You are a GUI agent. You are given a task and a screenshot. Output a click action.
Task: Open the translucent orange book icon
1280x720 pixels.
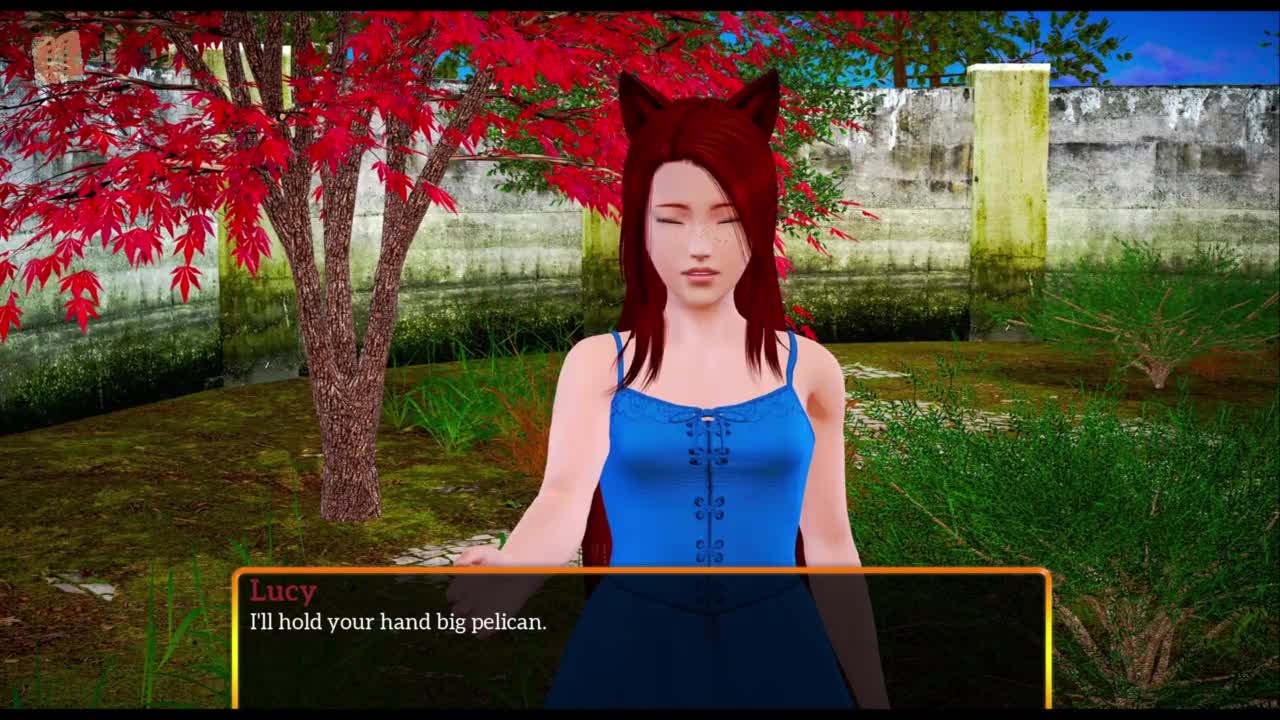pyautogui.click(x=57, y=56)
